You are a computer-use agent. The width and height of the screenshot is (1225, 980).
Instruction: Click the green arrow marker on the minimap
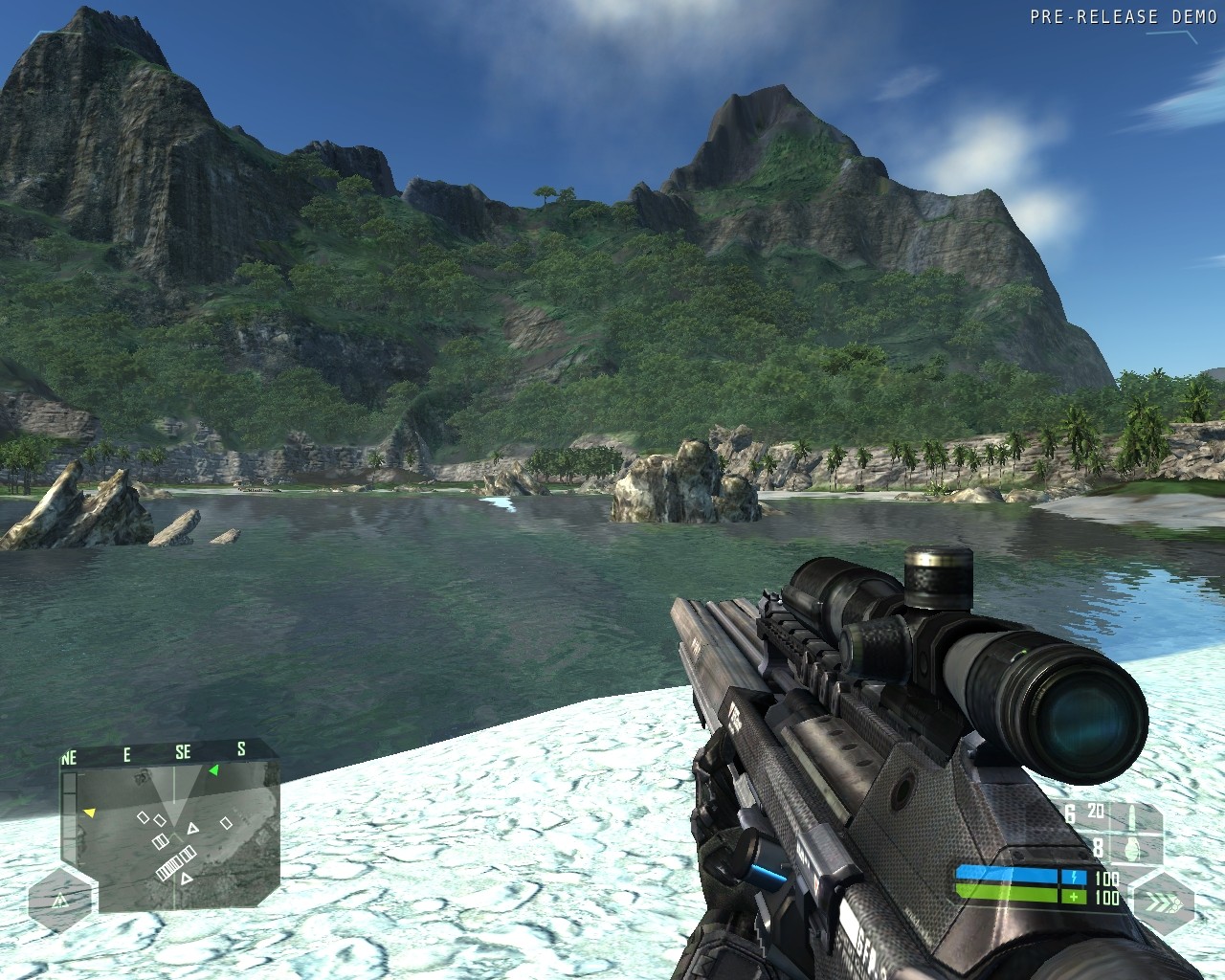[213, 769]
